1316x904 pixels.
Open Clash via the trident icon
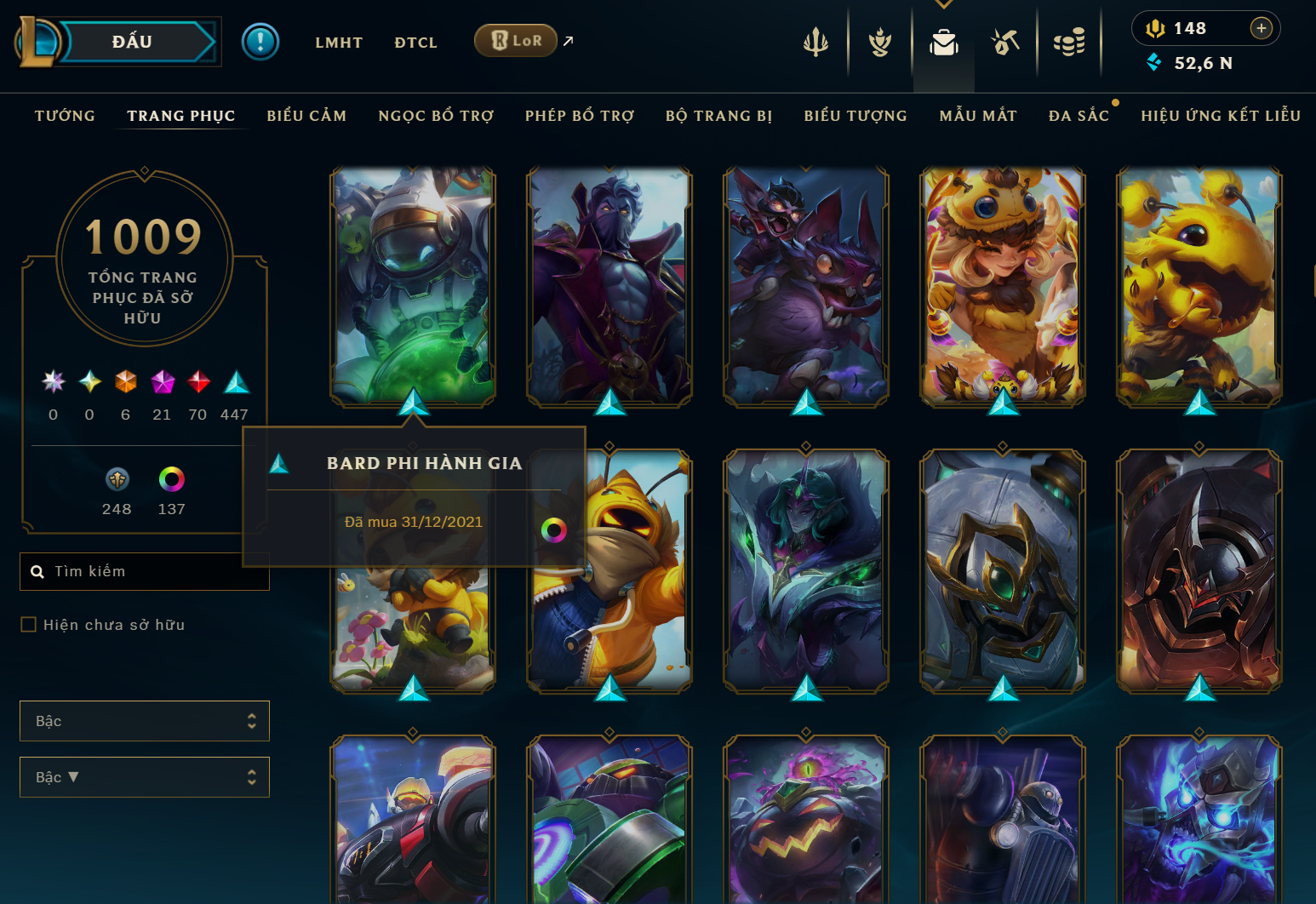[x=815, y=41]
